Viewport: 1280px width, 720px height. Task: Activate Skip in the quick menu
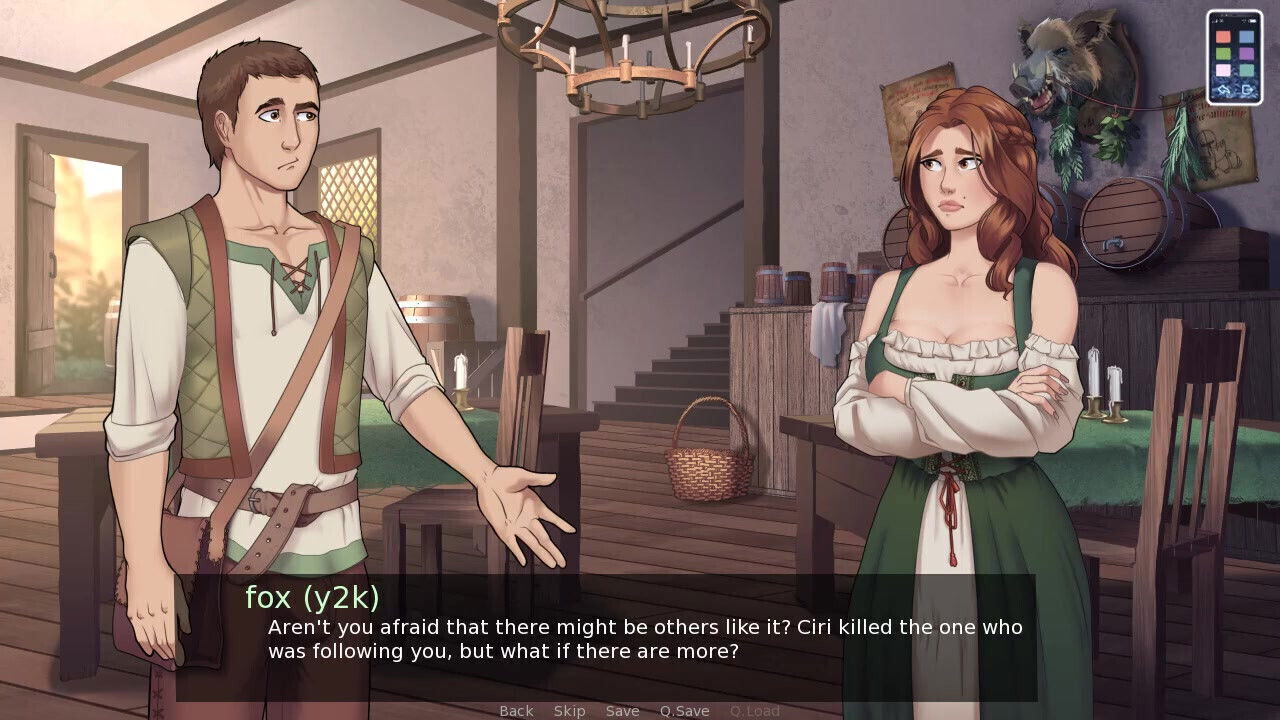coord(569,710)
